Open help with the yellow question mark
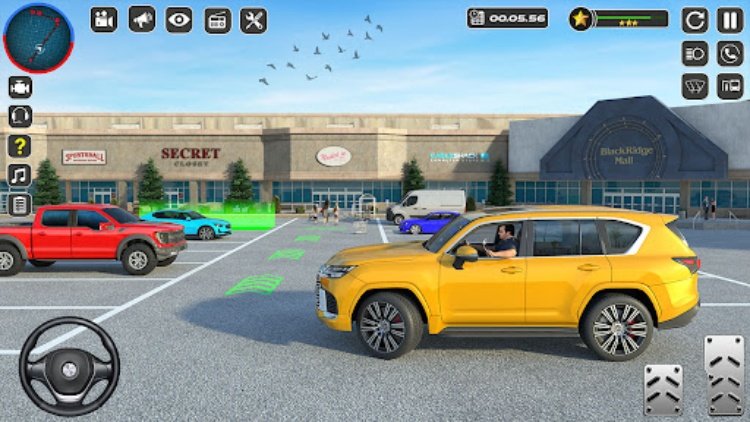Screen dimensions: 750x422 coord(20,146)
